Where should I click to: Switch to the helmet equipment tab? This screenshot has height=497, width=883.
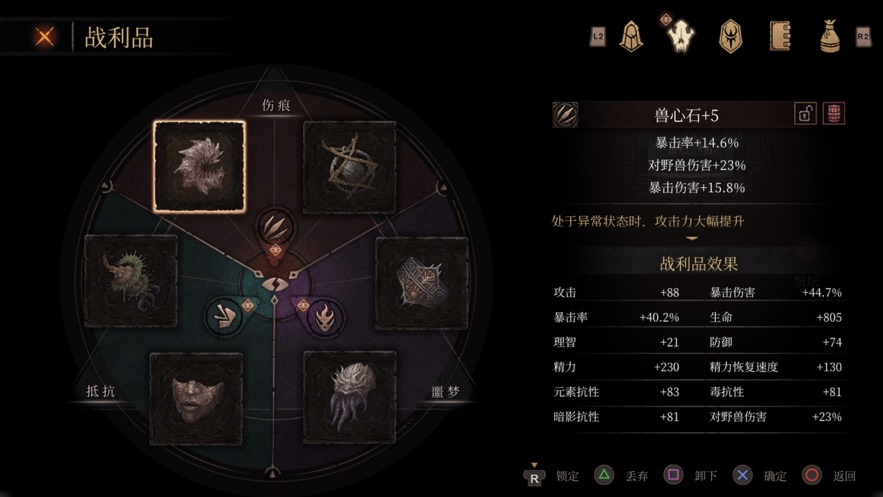click(x=630, y=37)
